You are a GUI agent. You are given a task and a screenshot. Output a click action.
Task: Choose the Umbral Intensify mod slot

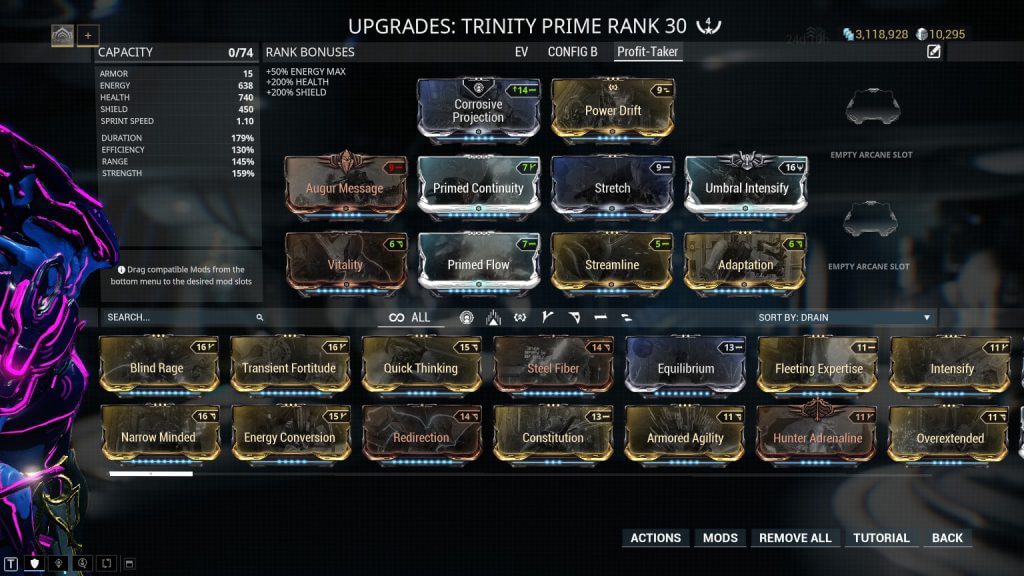click(745, 187)
